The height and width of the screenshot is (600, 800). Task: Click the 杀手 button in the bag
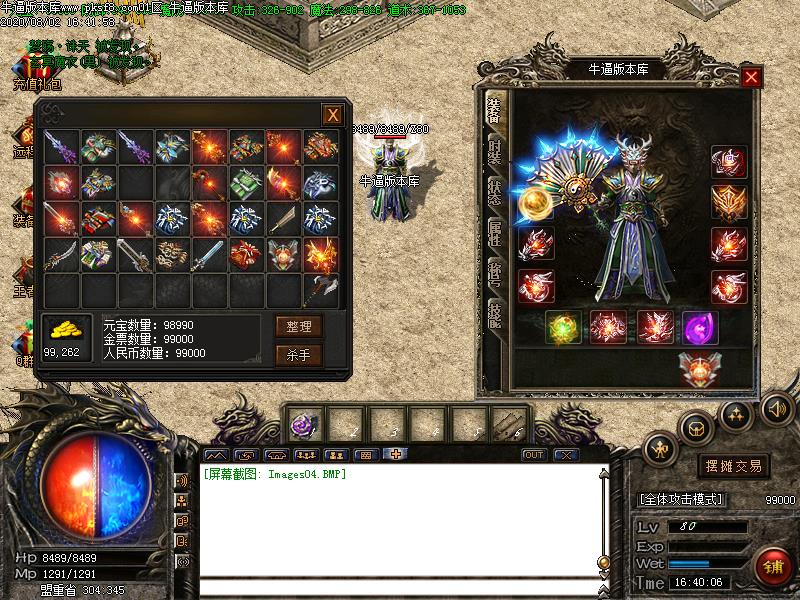tap(299, 355)
